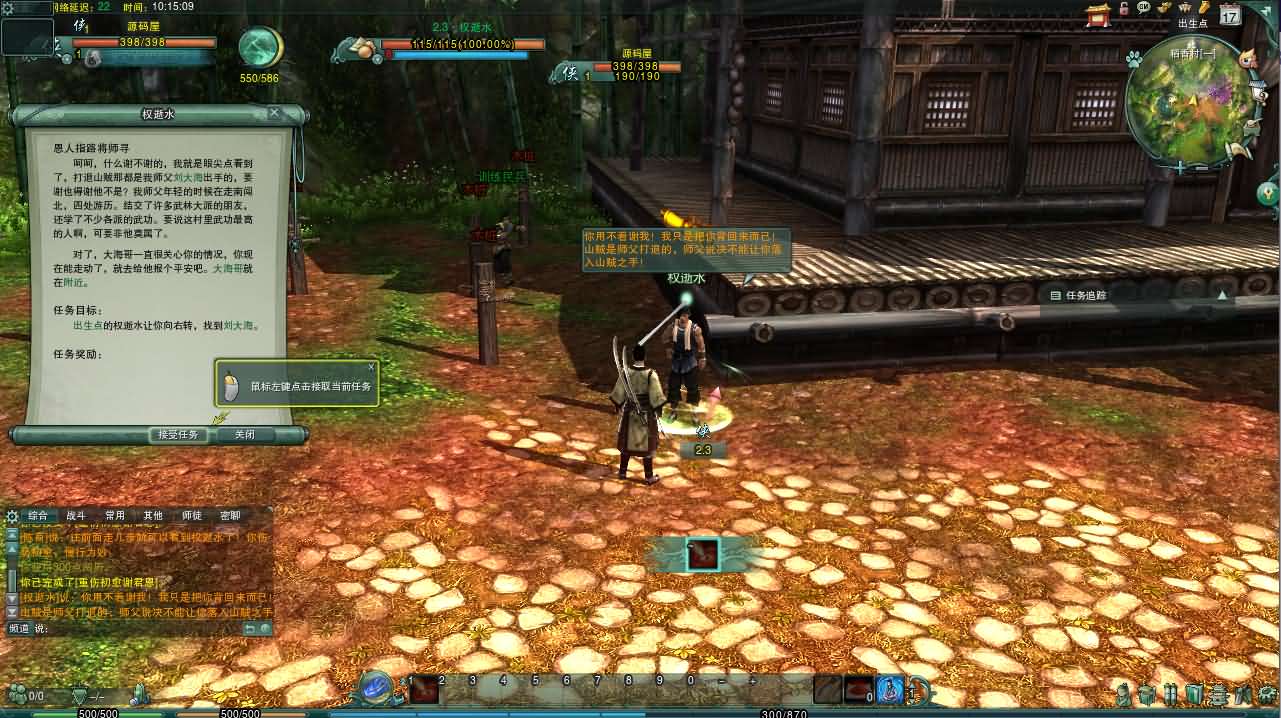Close the 权逝水 quest window with X
Image resolution: width=1281 pixels, height=718 pixels.
[x=274, y=113]
